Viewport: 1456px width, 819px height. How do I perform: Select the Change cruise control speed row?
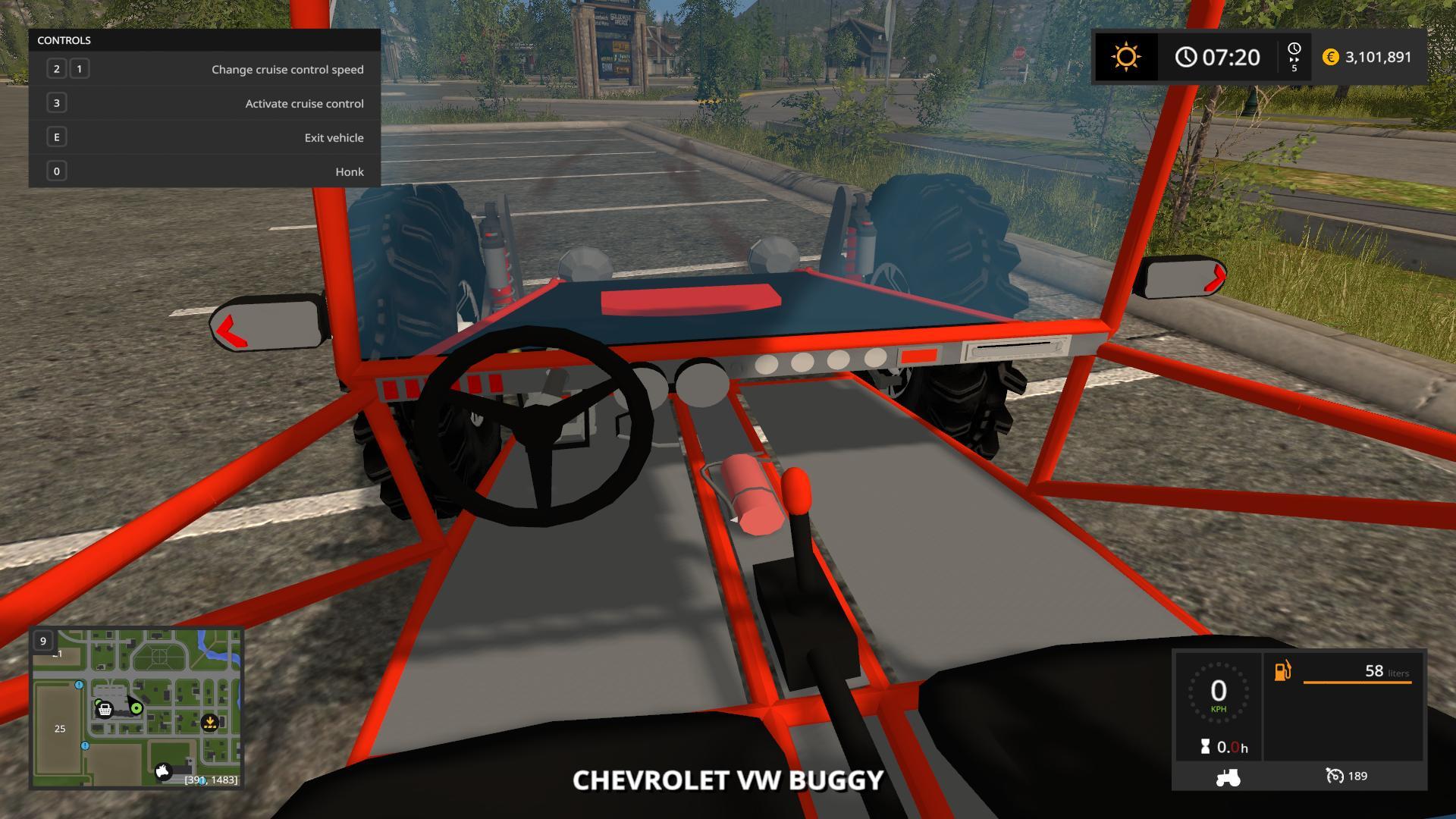[x=205, y=69]
